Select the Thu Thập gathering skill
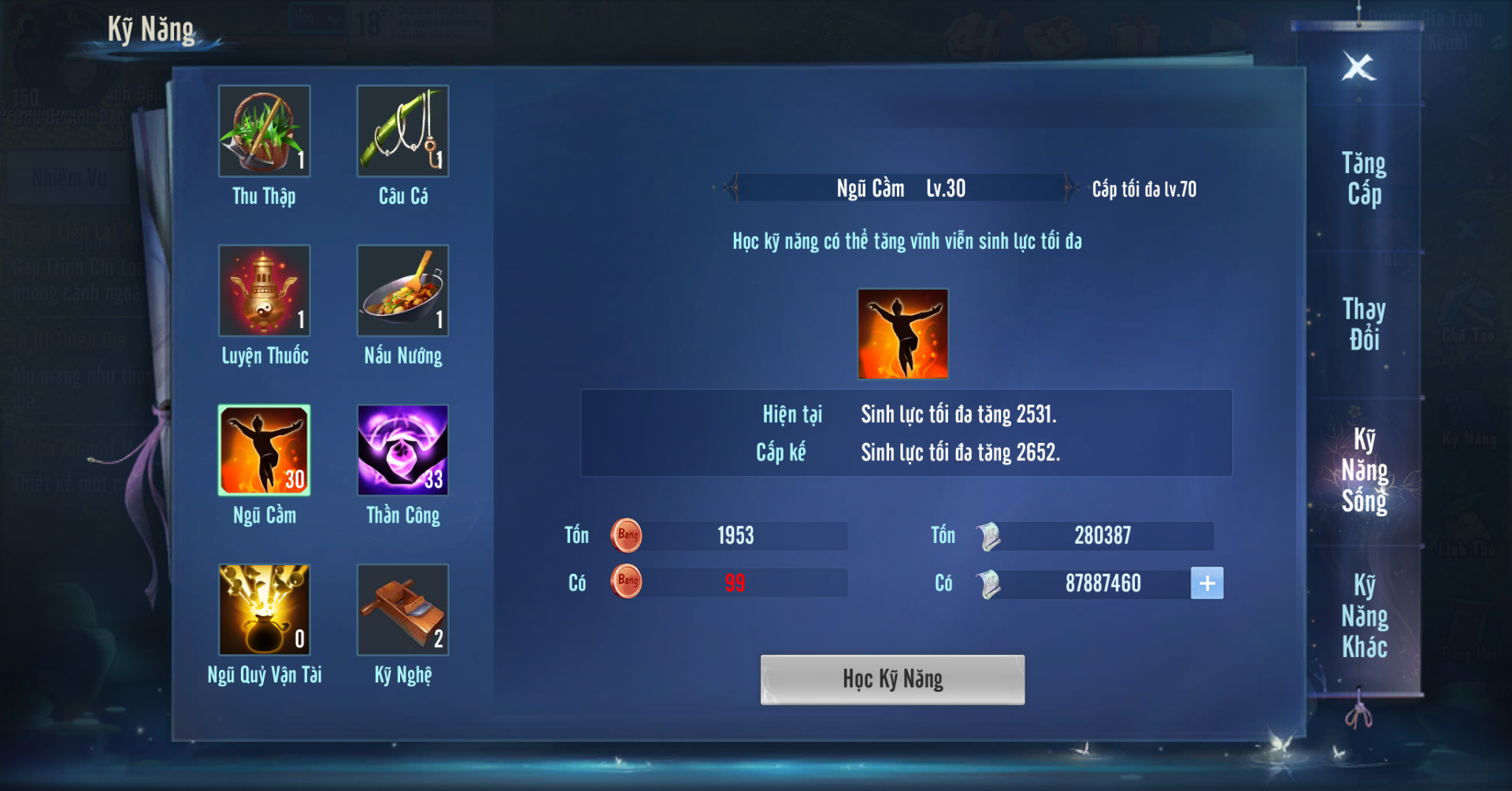1512x791 pixels. click(x=265, y=131)
